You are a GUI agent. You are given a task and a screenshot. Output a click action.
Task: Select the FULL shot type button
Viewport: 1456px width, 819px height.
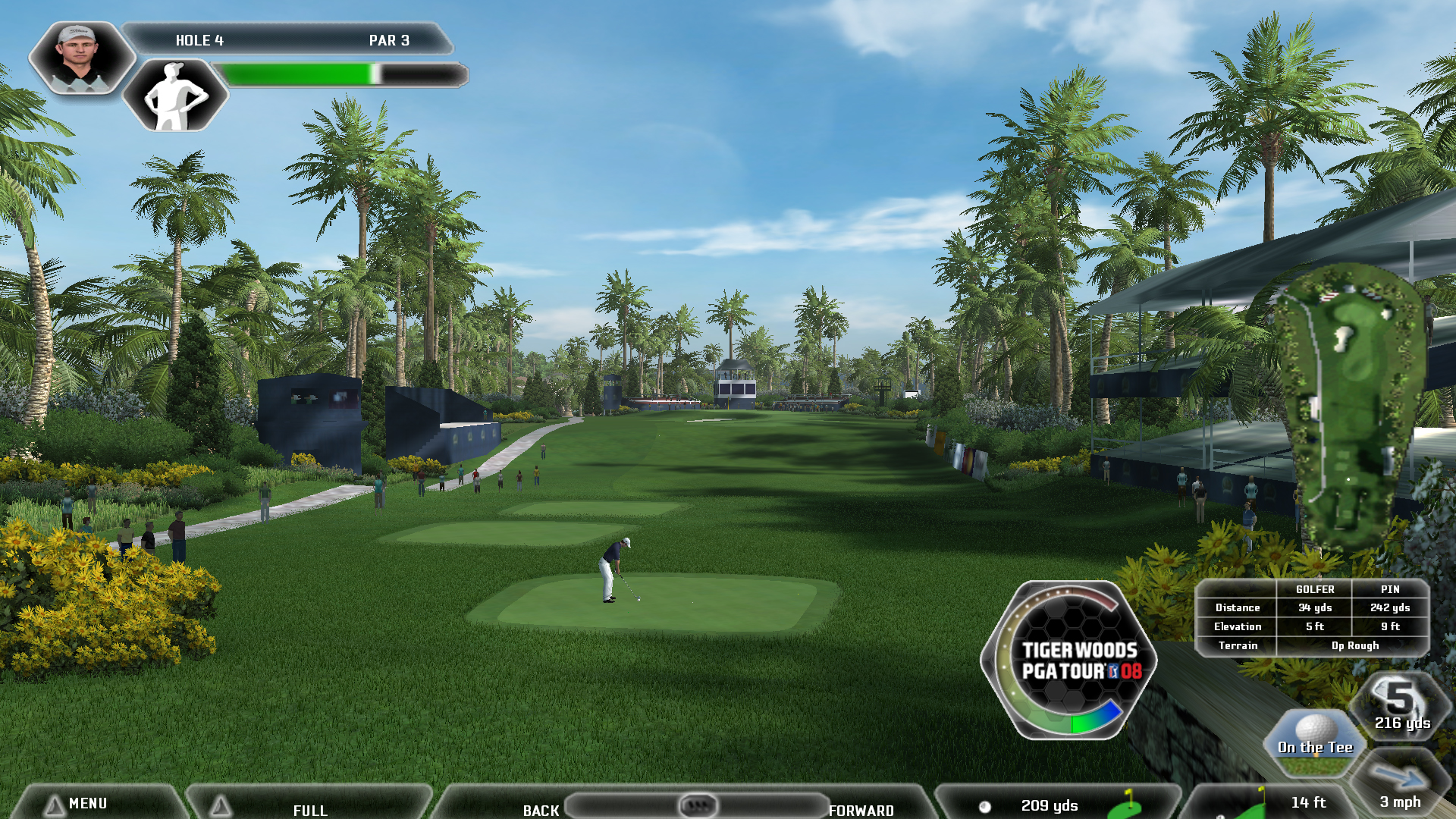(x=309, y=808)
